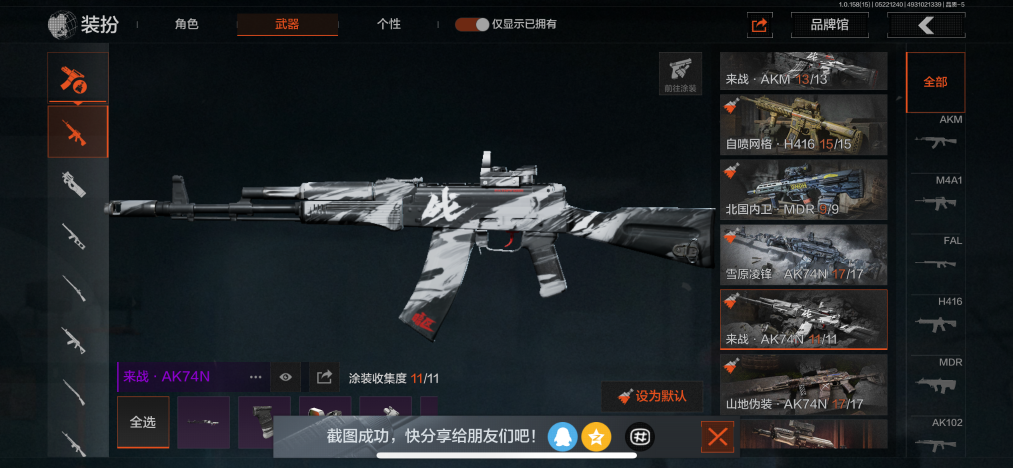Select 自喷网格 H416 skin
The width and height of the screenshot is (1013, 468).
pyautogui.click(x=804, y=125)
